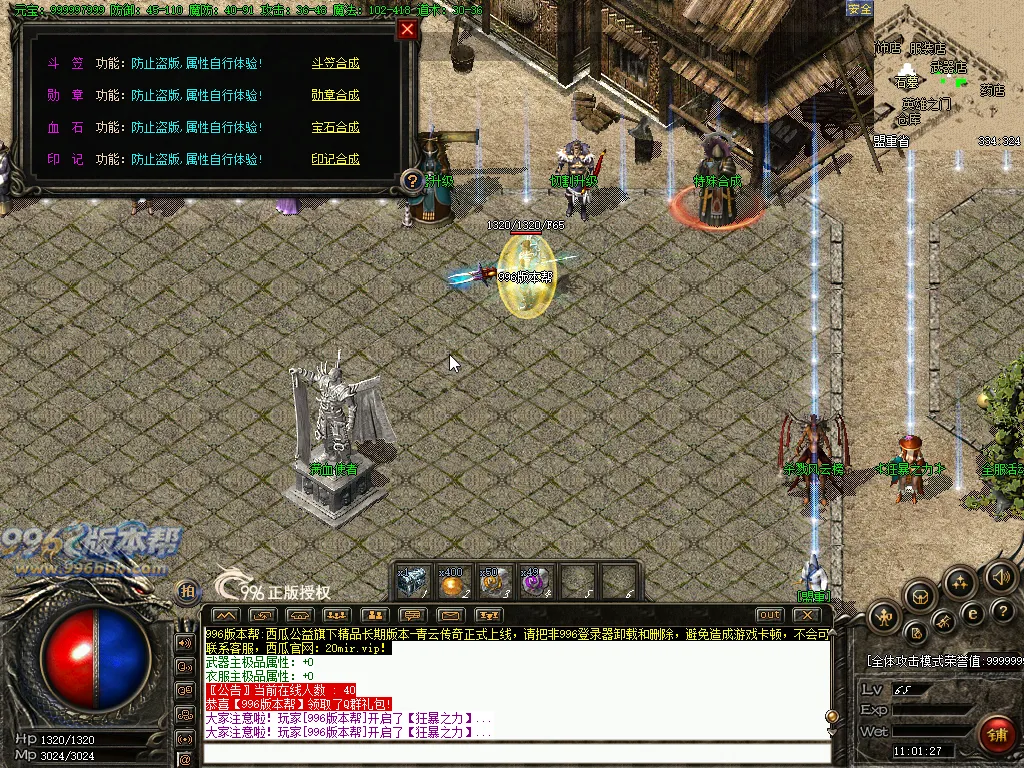Close the synthesis dialog with red X
Screen dimensions: 1024x768
pyautogui.click(x=407, y=29)
